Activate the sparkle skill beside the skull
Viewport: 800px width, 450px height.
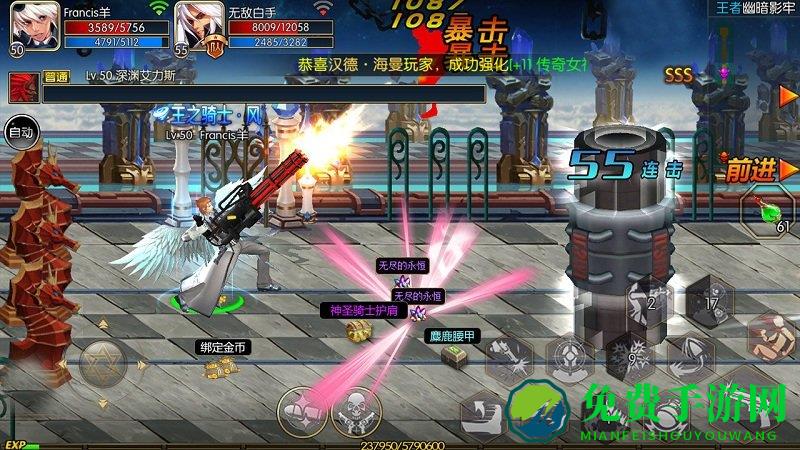[299, 410]
